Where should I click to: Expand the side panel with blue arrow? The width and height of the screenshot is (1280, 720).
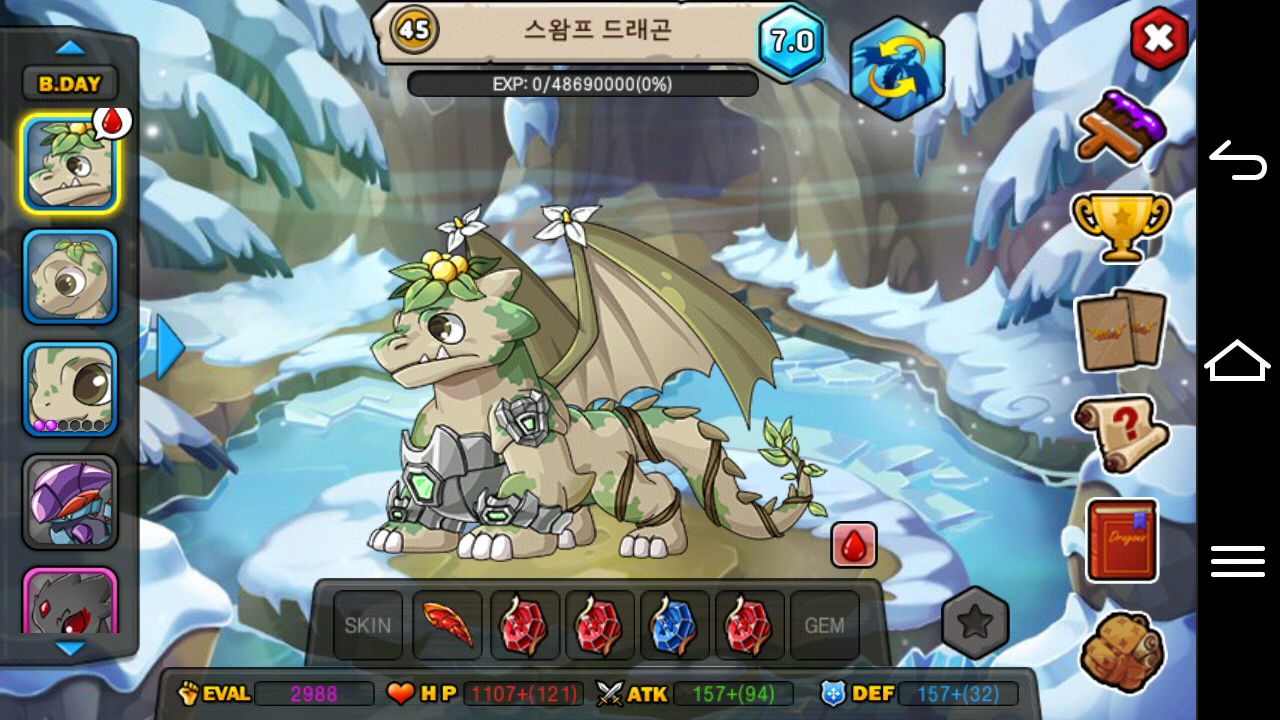tap(169, 347)
